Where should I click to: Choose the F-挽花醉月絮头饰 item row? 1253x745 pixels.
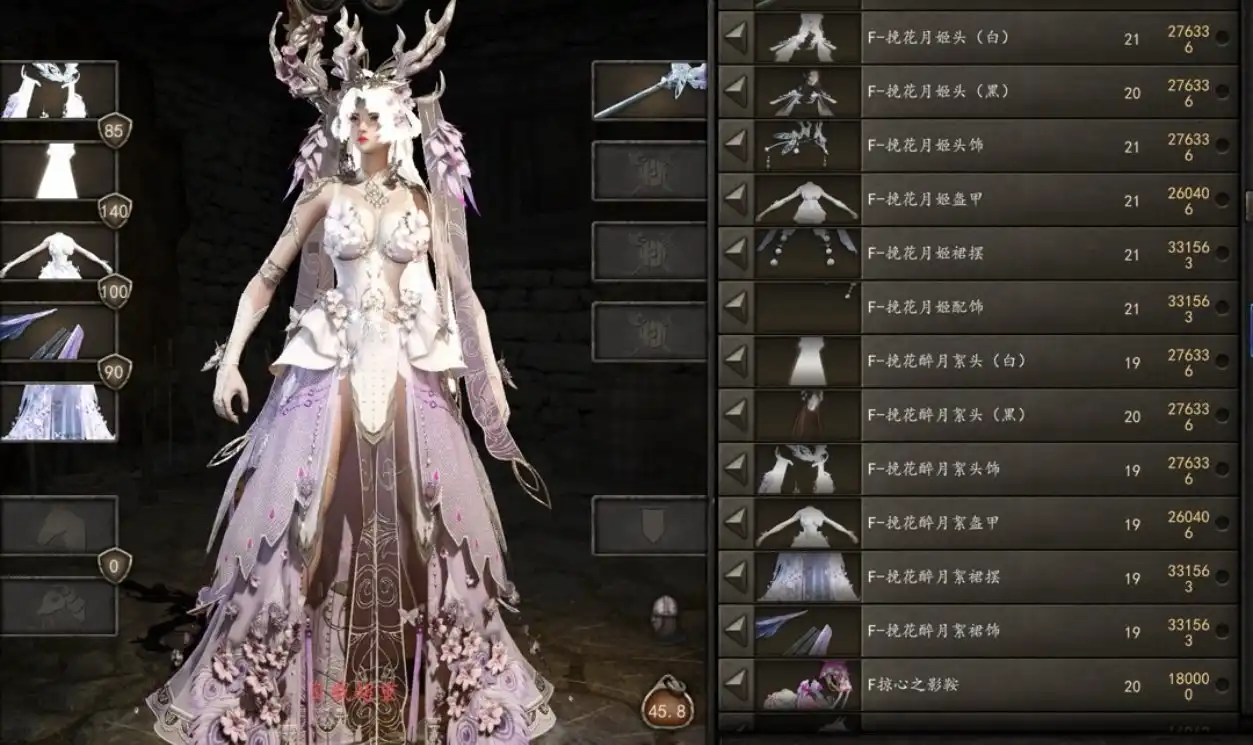pyautogui.click(x=980, y=470)
